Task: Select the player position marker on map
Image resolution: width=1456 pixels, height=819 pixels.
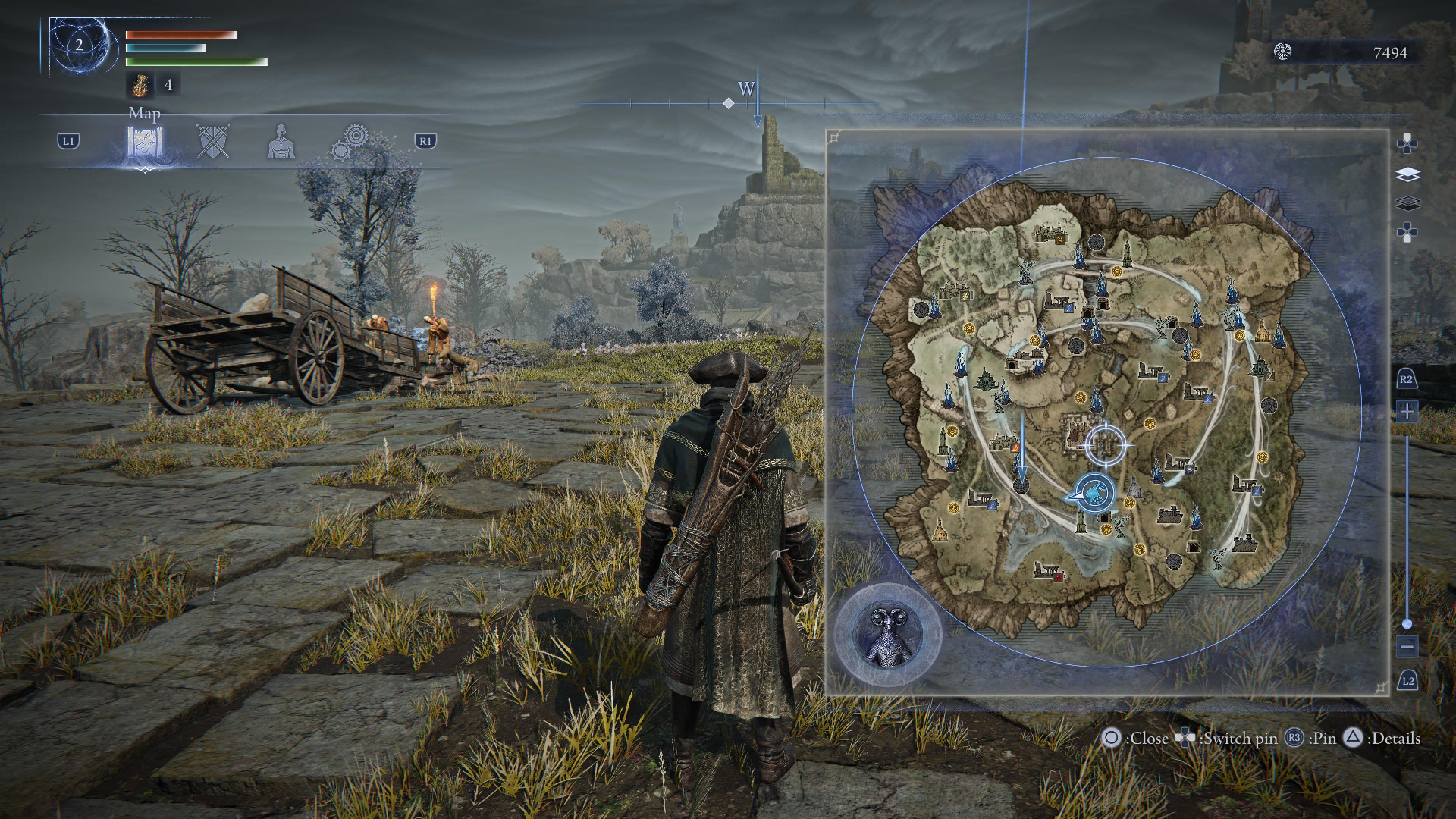Action: (1094, 494)
